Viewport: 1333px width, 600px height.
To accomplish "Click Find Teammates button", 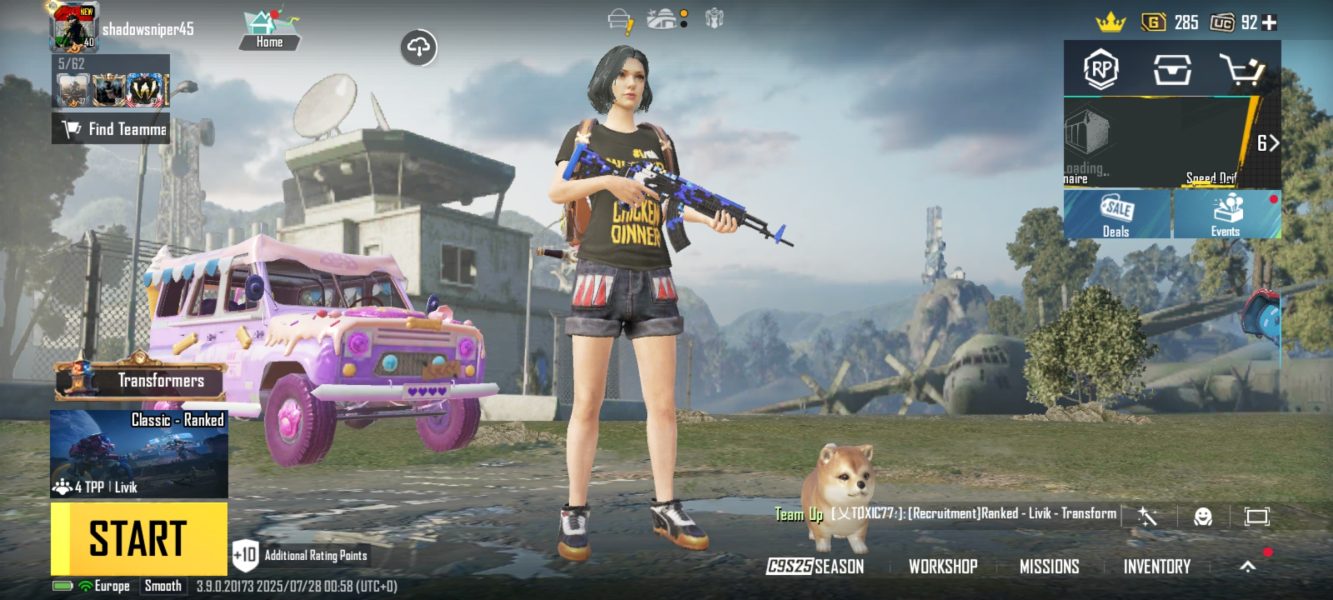I will 111,129.
